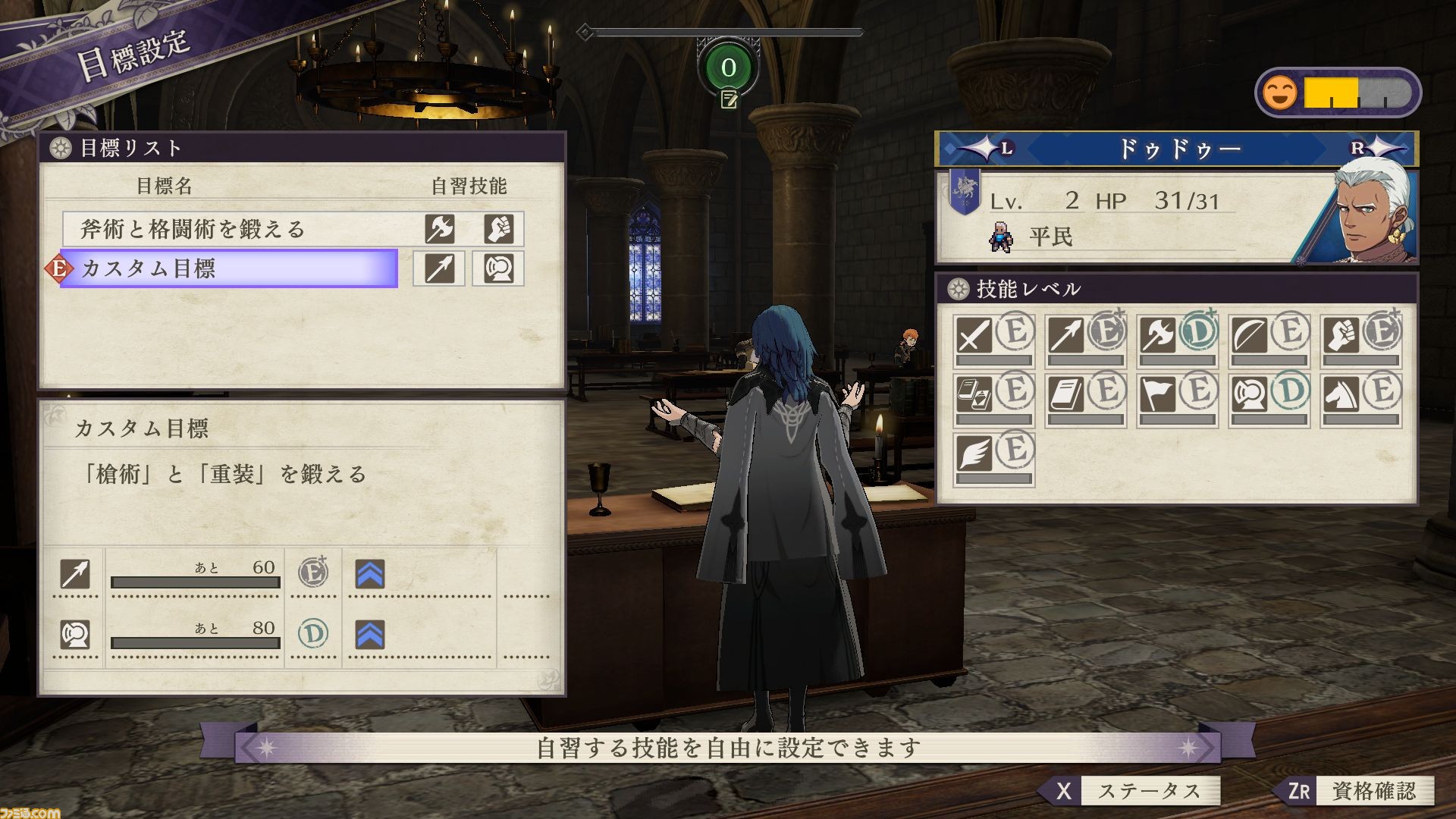Choose the カスタム目標 custom goal entry
1456x819 pixels.
tap(227, 268)
